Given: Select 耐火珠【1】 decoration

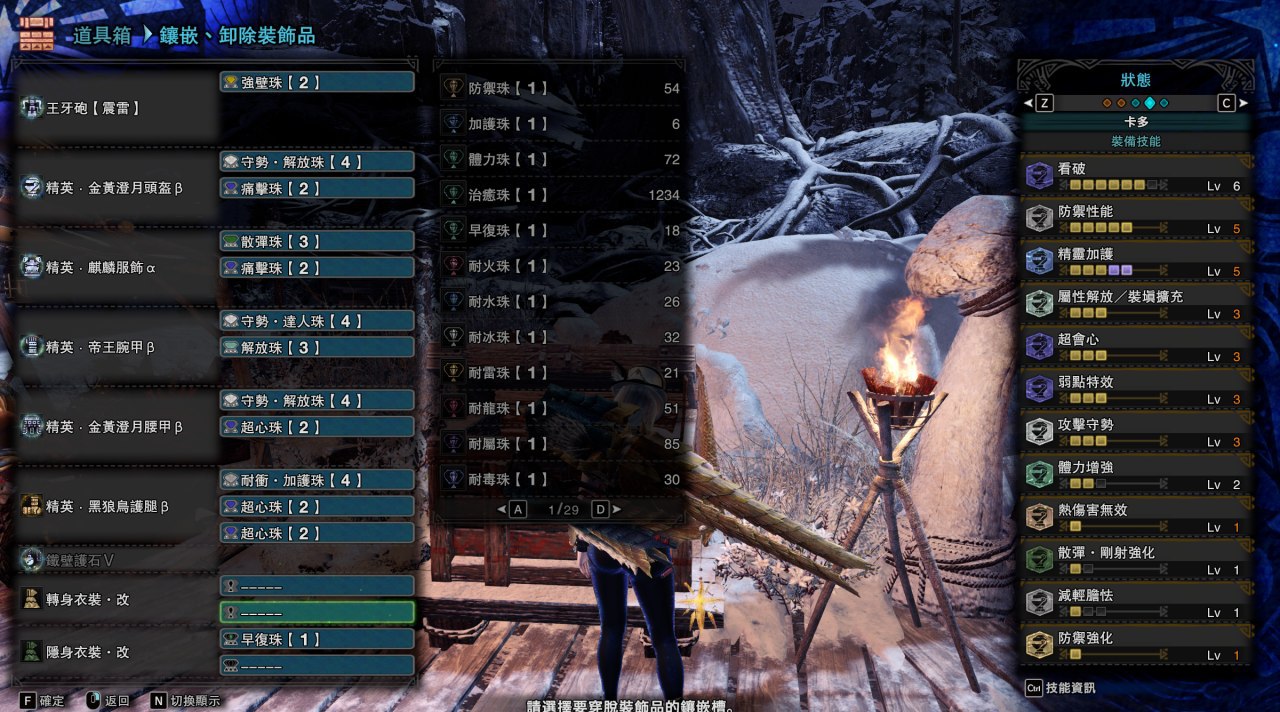Looking at the screenshot, I should [x=560, y=266].
